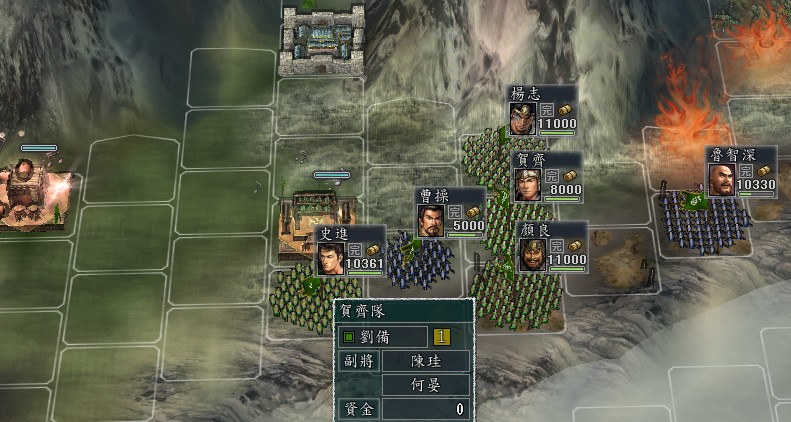Viewport: 791px width, 422px height.
Task: Select the 楊志 unit plate
Action: click(543, 110)
